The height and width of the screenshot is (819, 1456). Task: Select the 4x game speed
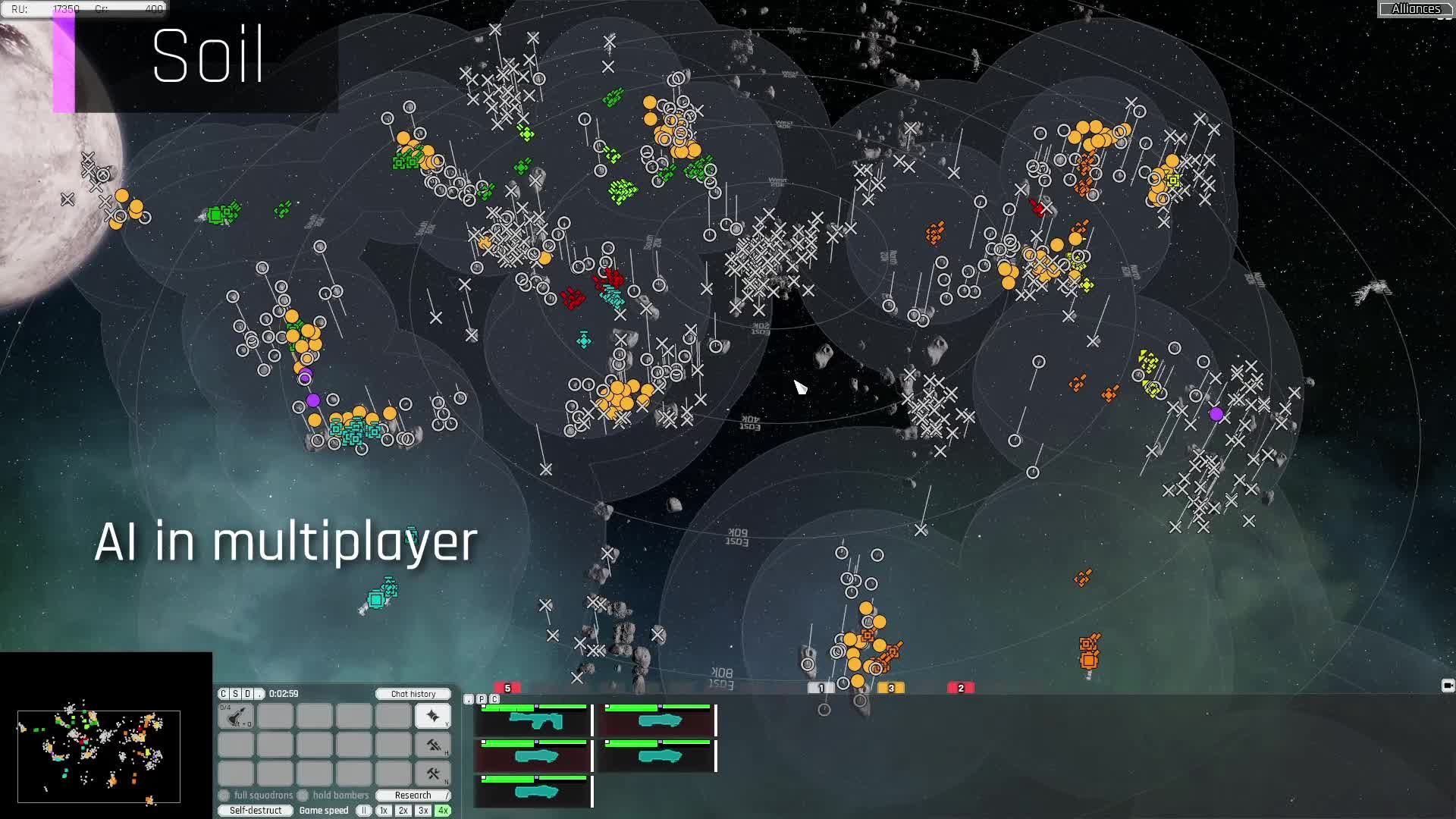click(x=443, y=811)
